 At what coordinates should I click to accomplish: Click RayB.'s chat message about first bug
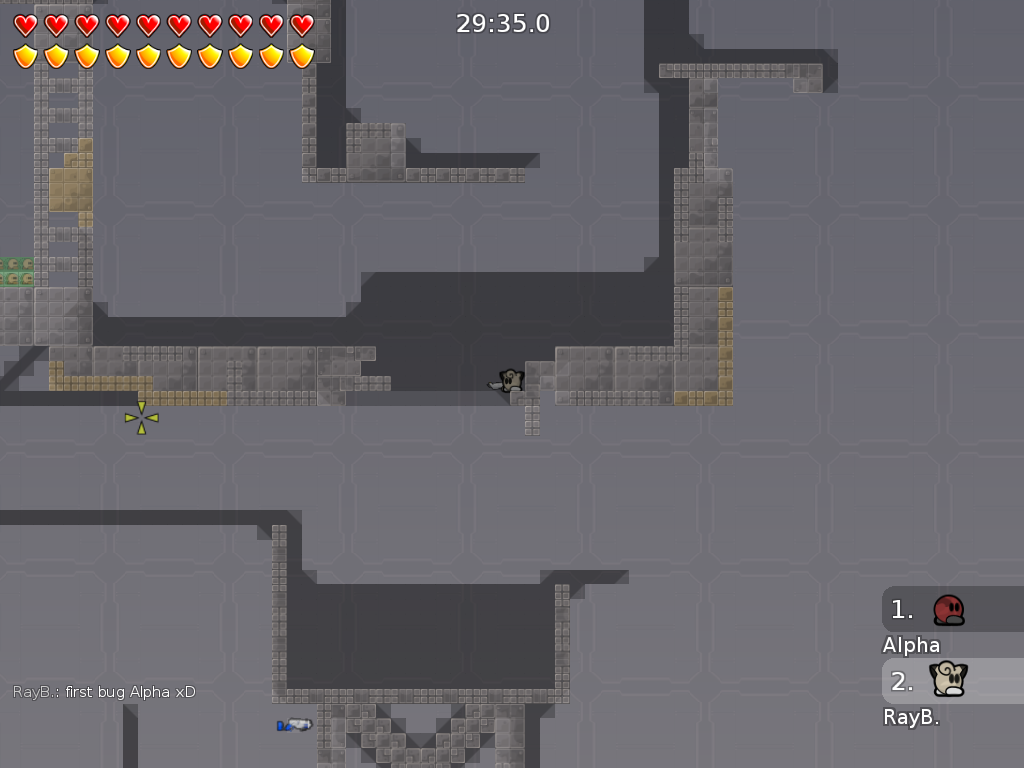pyautogui.click(x=104, y=692)
